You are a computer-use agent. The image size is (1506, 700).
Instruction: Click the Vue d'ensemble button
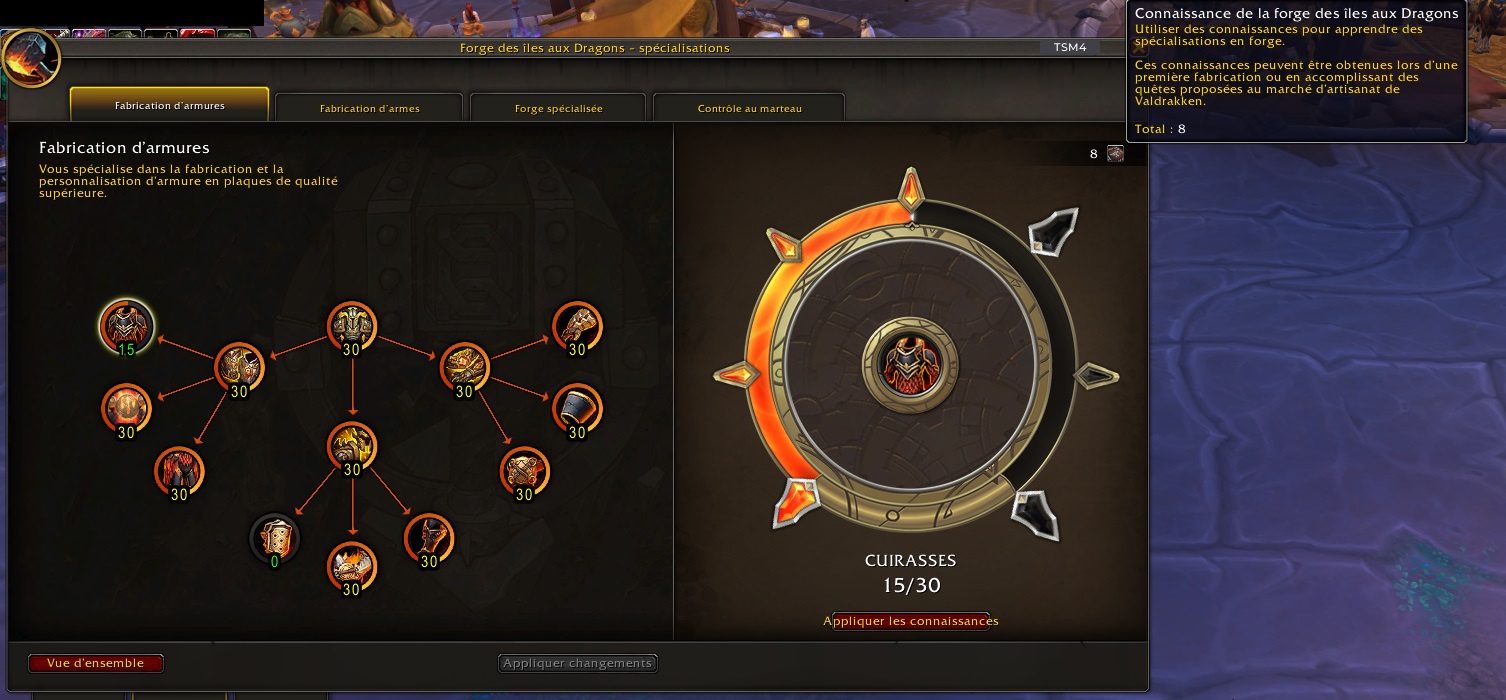coord(95,663)
